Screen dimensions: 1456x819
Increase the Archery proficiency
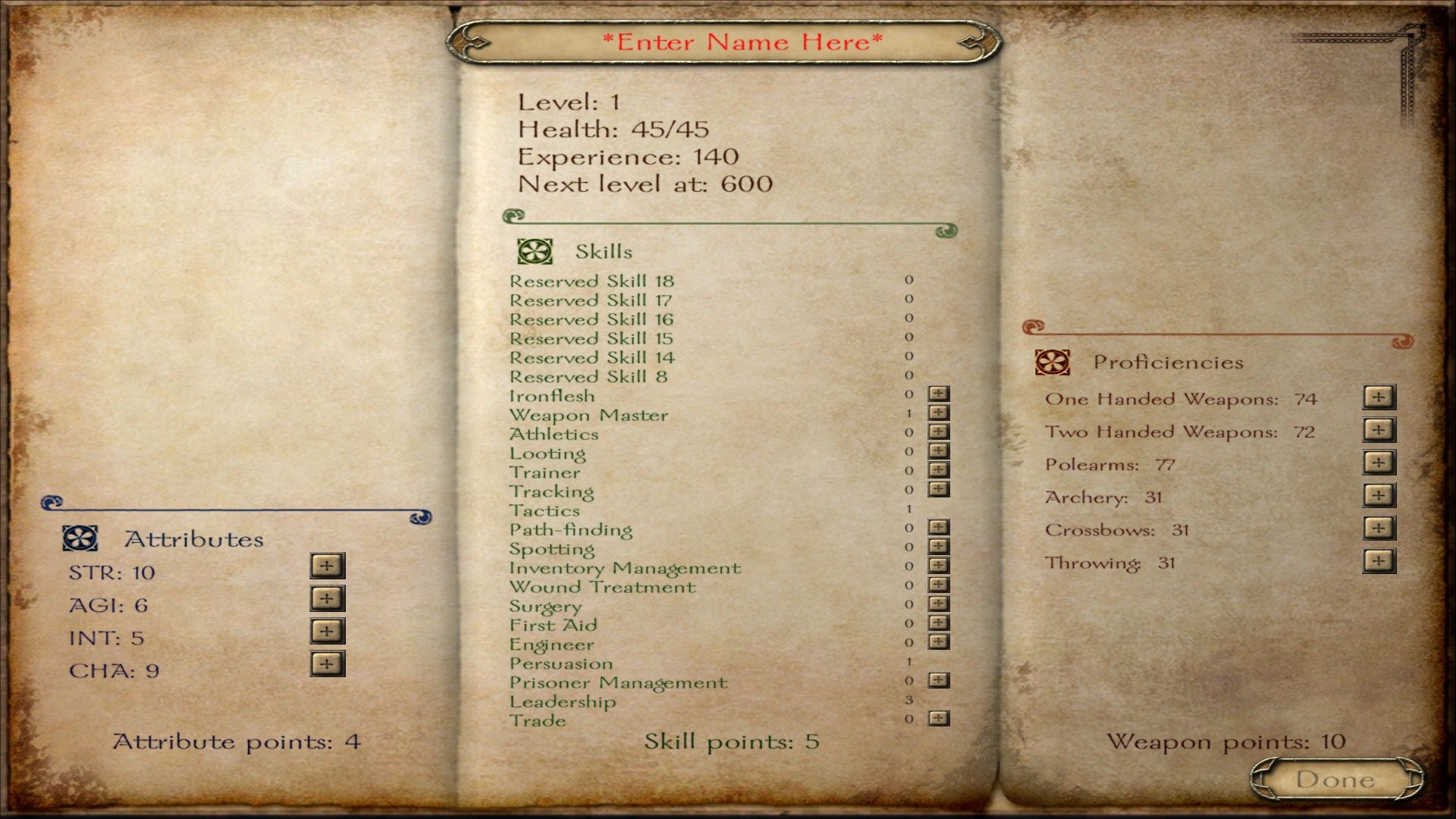[x=1379, y=496]
